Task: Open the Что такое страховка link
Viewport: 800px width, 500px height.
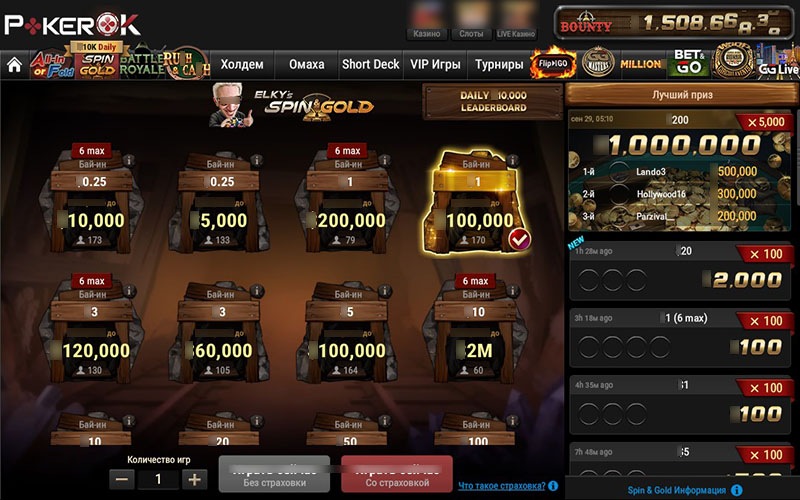Action: [502, 486]
